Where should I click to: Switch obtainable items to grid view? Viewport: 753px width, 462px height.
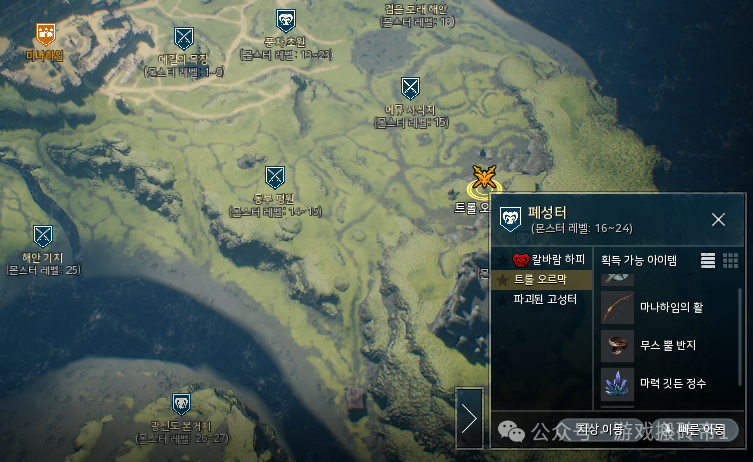(x=731, y=260)
